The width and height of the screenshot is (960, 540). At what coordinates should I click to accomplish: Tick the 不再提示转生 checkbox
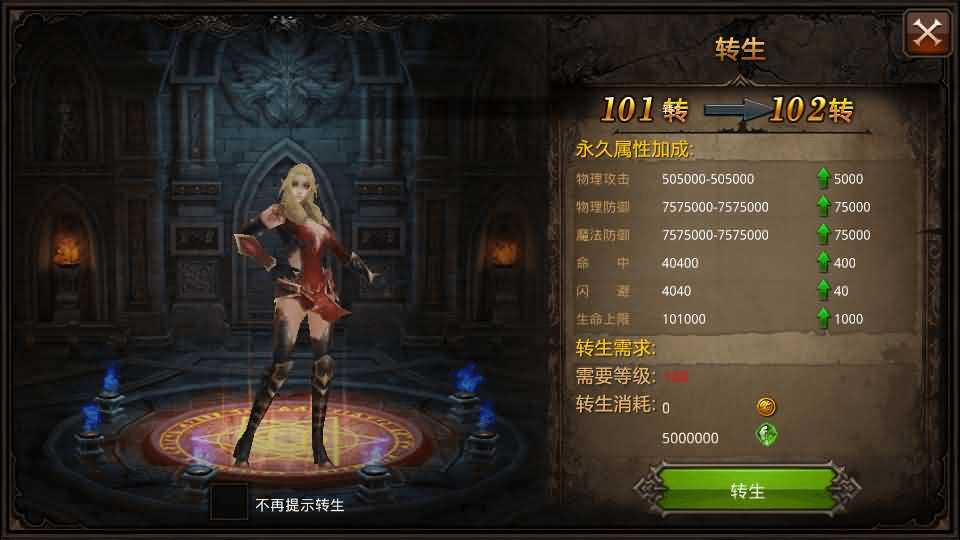229,503
